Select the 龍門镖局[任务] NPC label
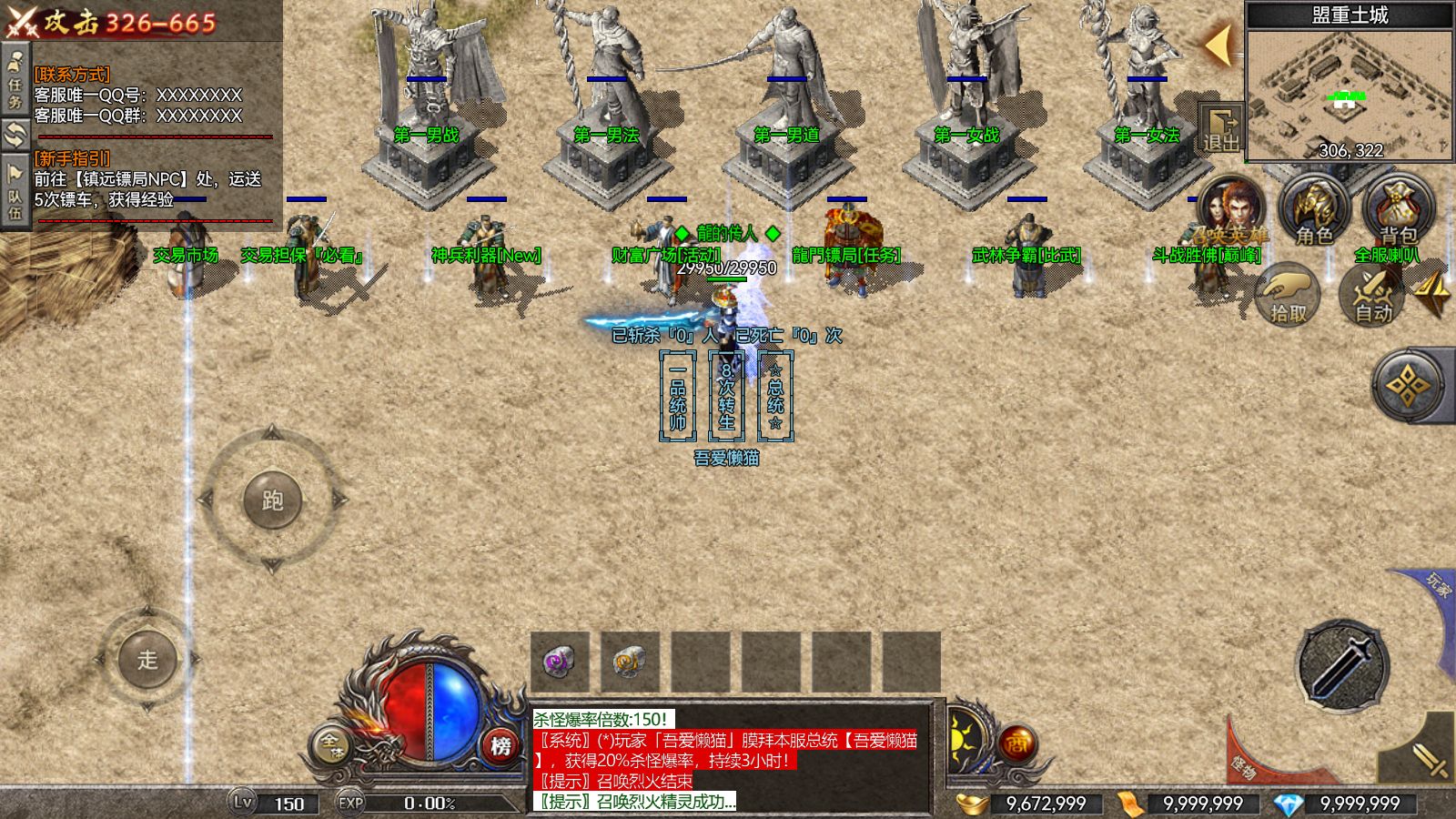Image resolution: width=1456 pixels, height=819 pixels. [x=847, y=255]
